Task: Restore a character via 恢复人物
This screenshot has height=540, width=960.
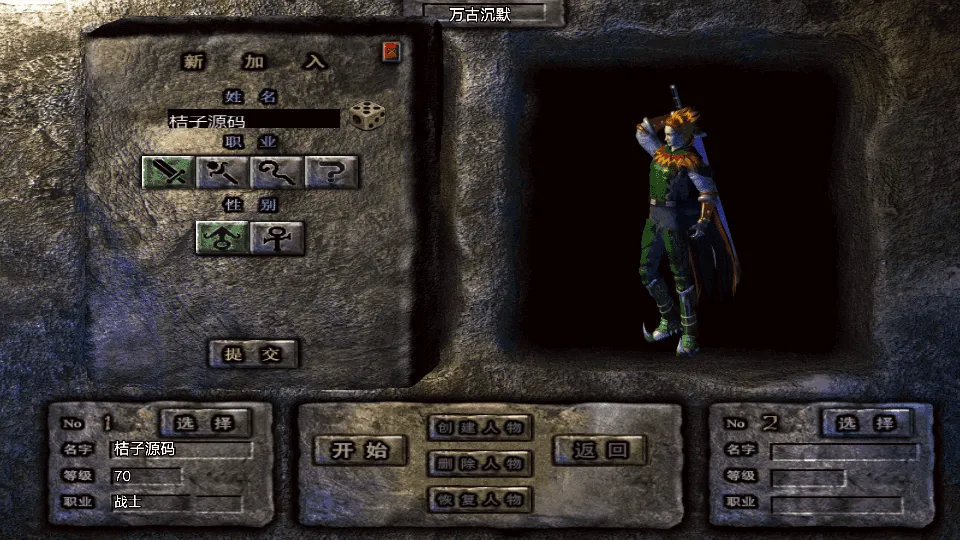Action: click(x=480, y=499)
